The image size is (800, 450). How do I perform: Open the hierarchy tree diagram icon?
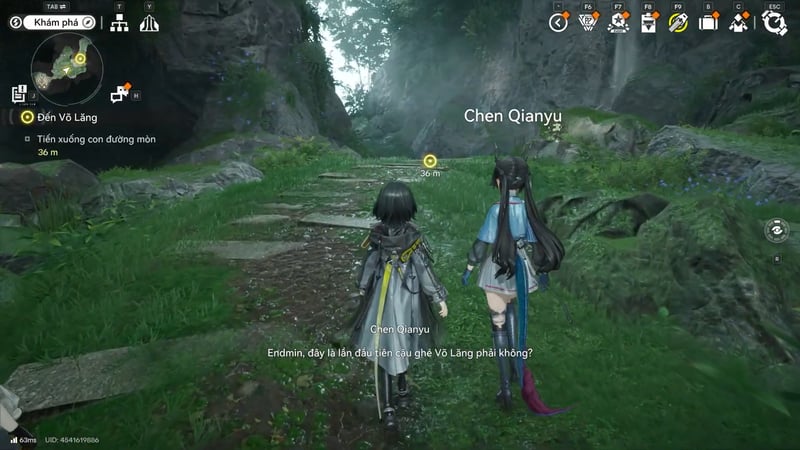click(119, 22)
